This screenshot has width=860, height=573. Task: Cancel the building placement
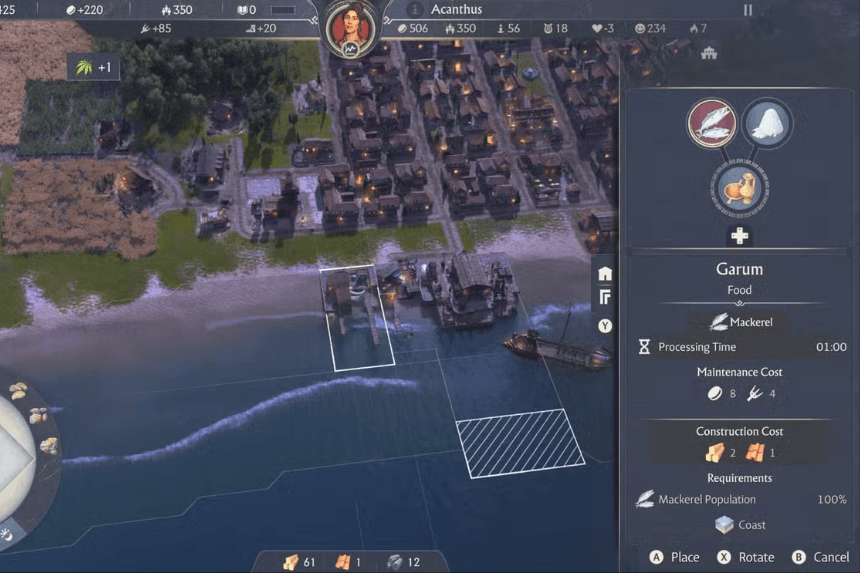point(830,557)
